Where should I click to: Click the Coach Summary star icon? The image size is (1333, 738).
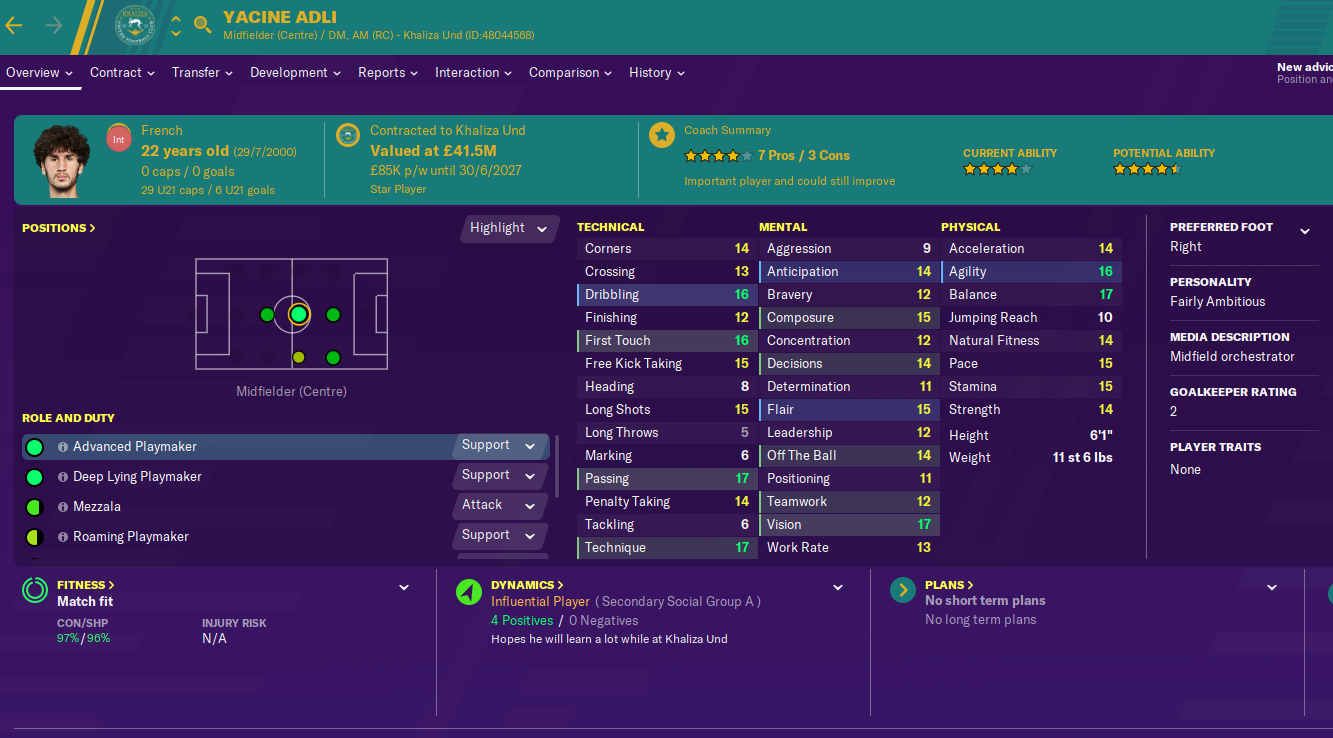coord(661,135)
